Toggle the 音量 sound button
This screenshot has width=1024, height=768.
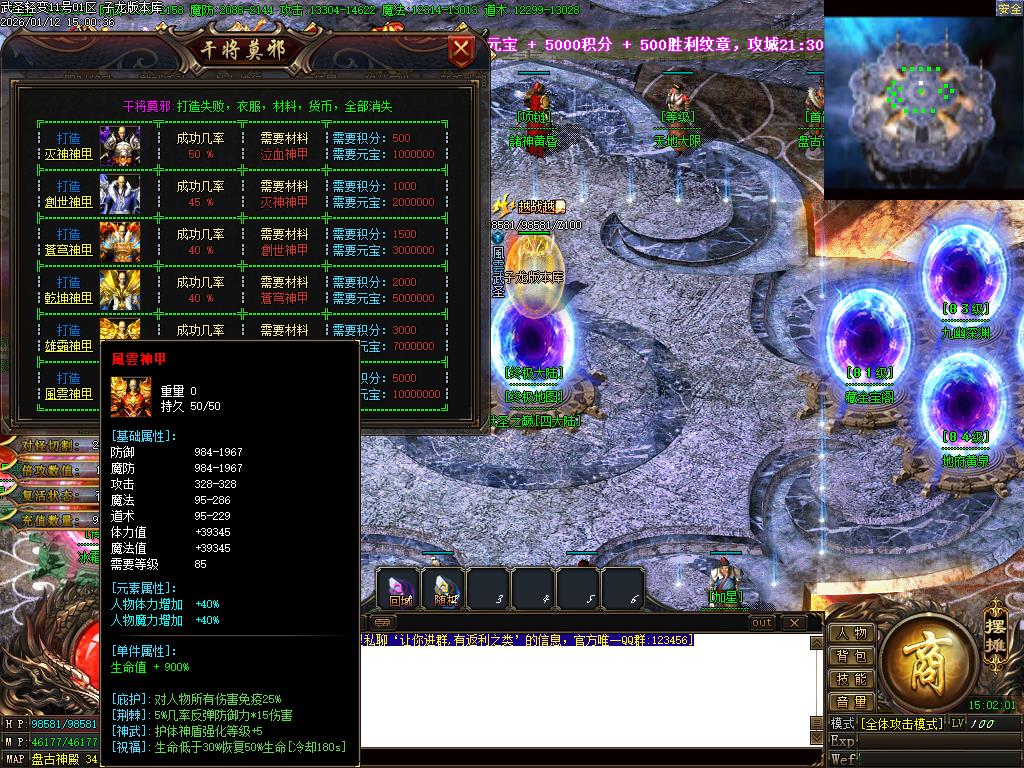pyautogui.click(x=851, y=702)
